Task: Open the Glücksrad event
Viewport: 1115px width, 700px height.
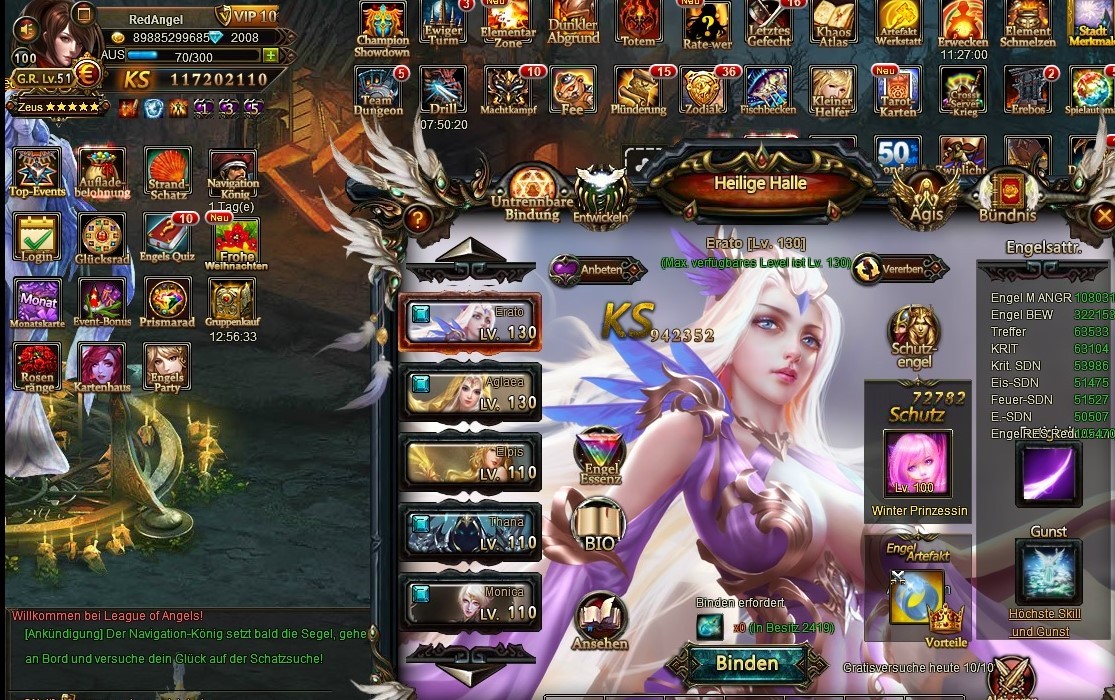Action: tap(102, 239)
